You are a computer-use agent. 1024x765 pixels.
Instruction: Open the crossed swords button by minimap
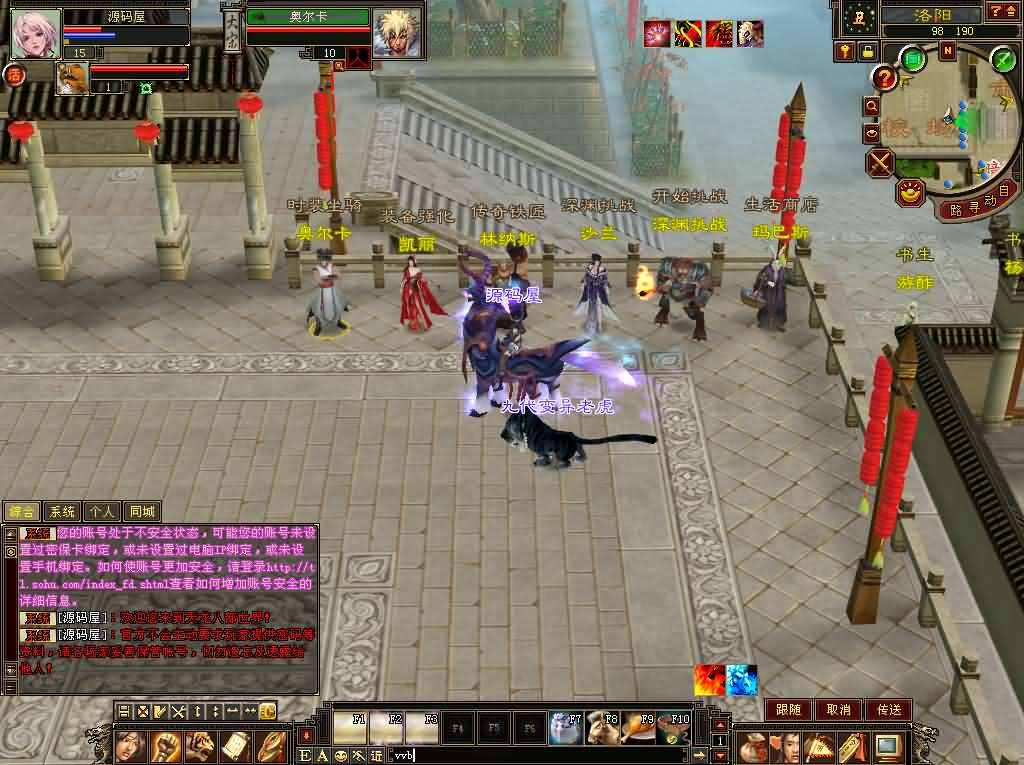(880, 163)
